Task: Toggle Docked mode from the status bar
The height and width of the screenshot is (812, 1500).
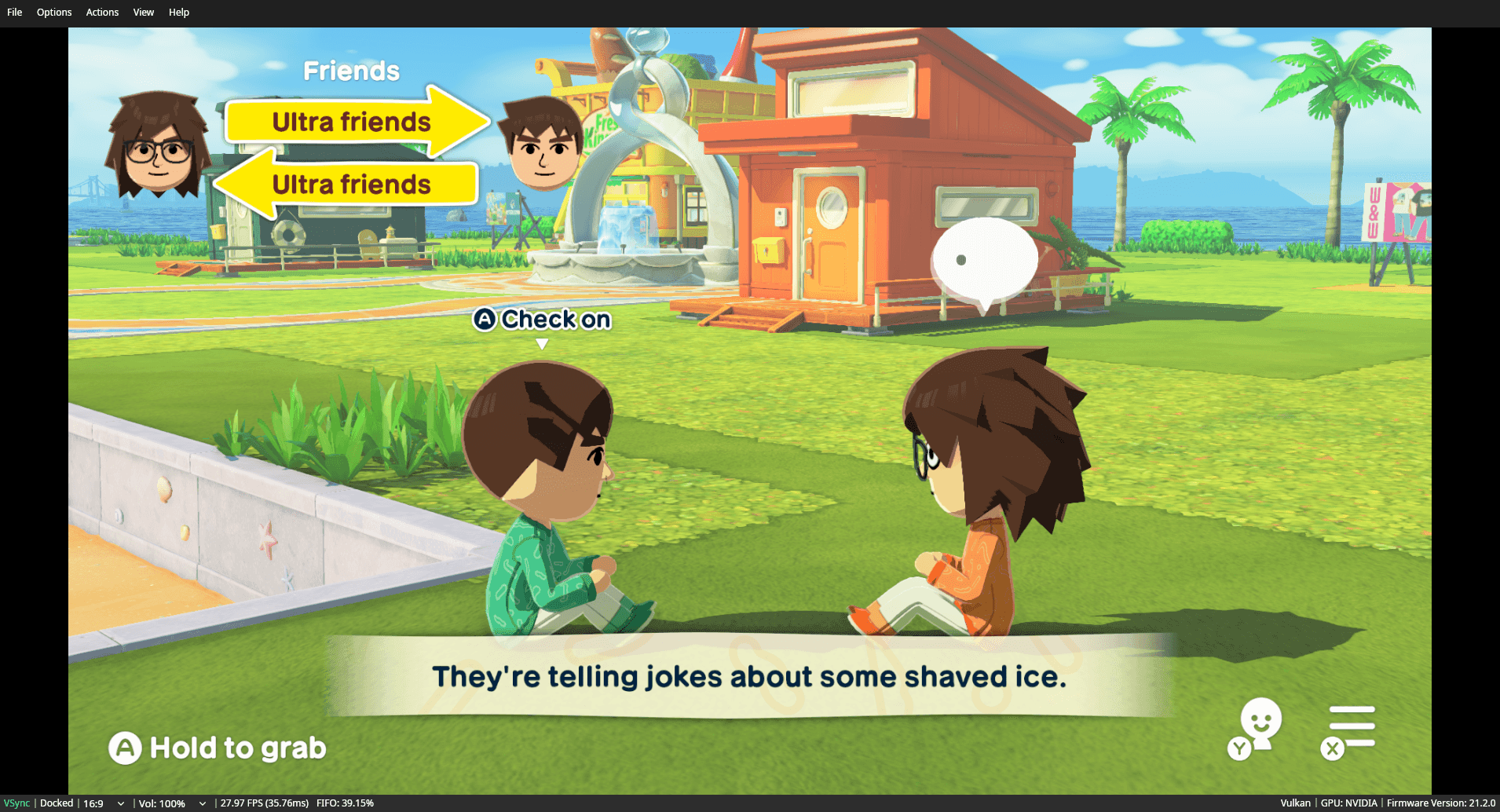Action: click(56, 803)
